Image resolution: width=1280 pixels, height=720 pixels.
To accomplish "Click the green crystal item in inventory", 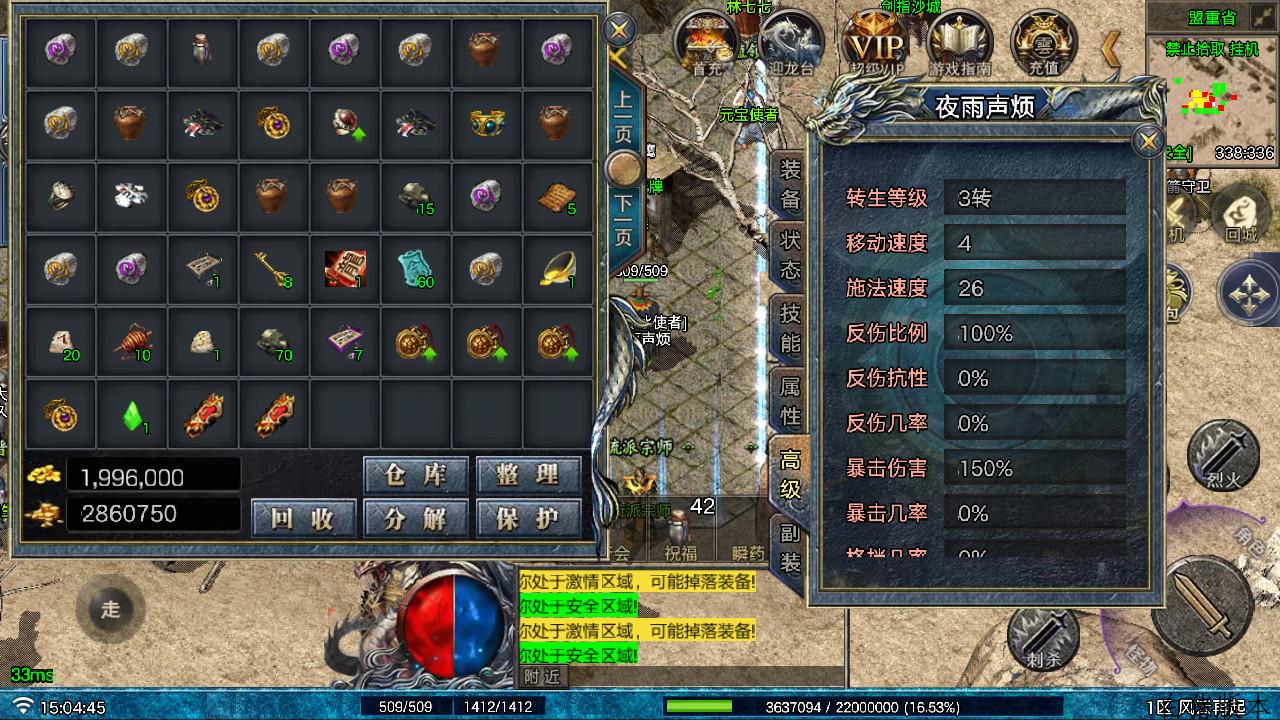I will (132, 415).
